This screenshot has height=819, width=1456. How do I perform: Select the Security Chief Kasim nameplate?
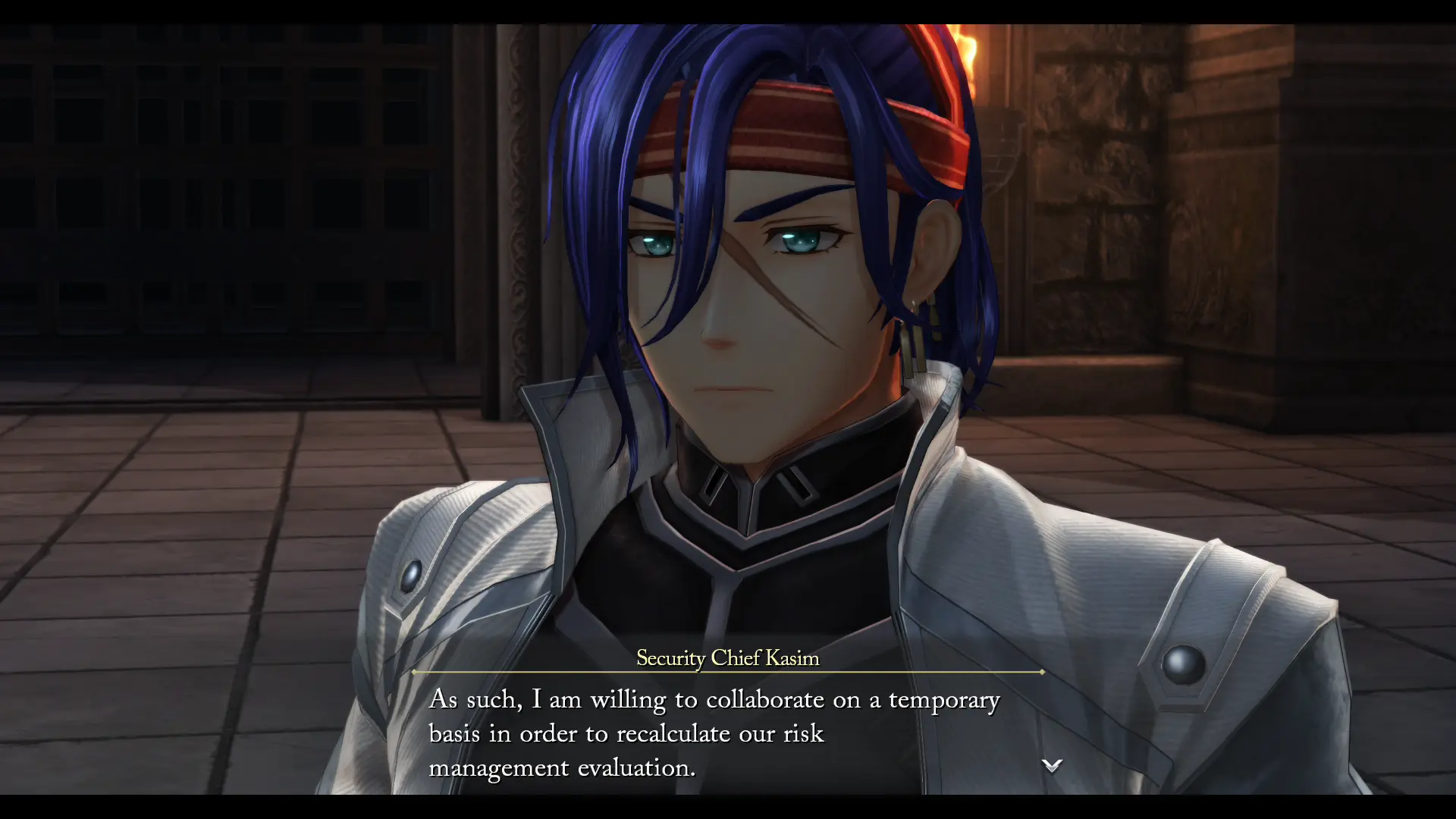pos(727,659)
